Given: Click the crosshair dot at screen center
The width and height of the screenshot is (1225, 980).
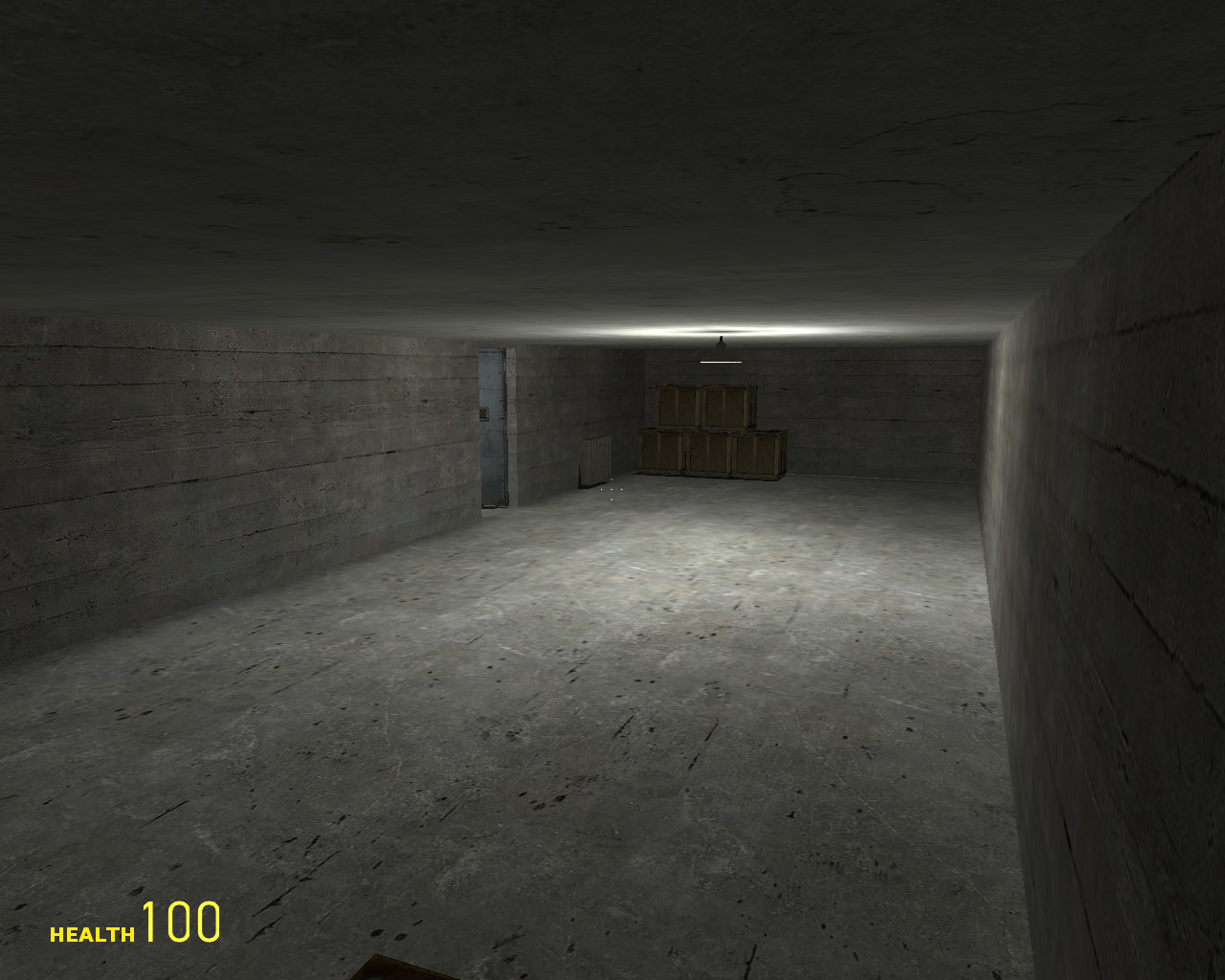Looking at the screenshot, I should [x=612, y=490].
